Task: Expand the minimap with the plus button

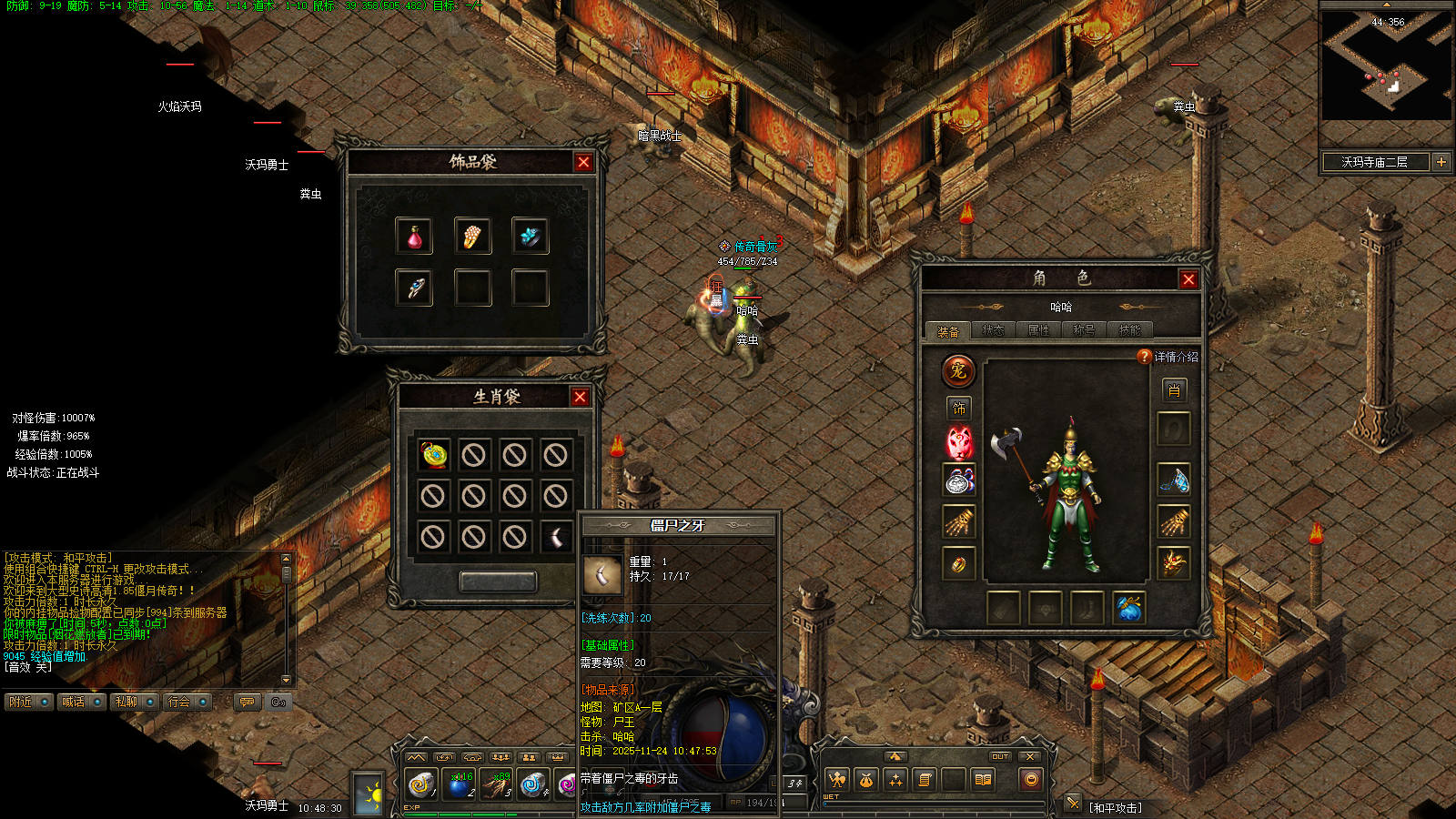Action: [x=1441, y=162]
